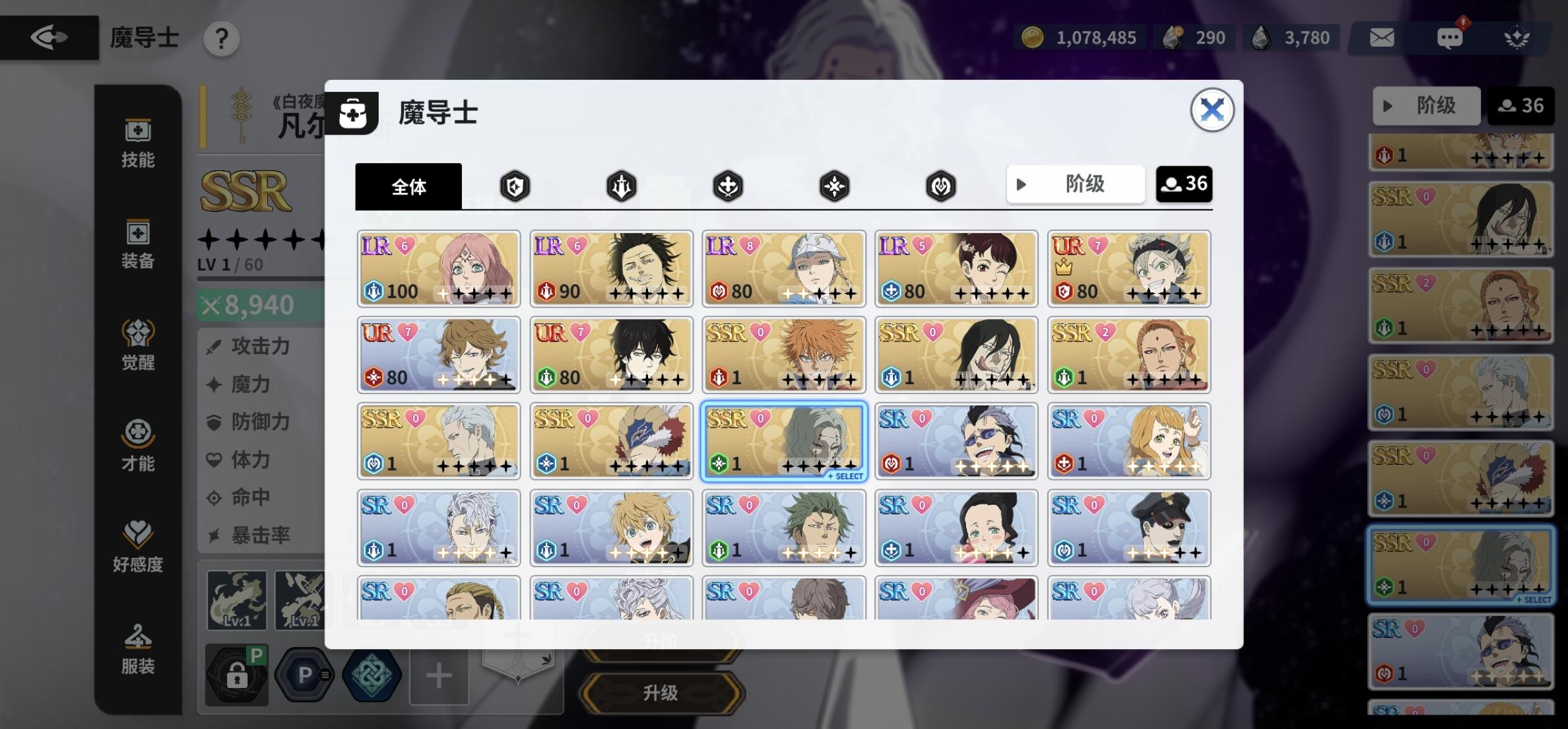Image resolution: width=1568 pixels, height=729 pixels.
Task: Open the 阶级 sort dropdown in the dialog
Action: click(x=1075, y=184)
